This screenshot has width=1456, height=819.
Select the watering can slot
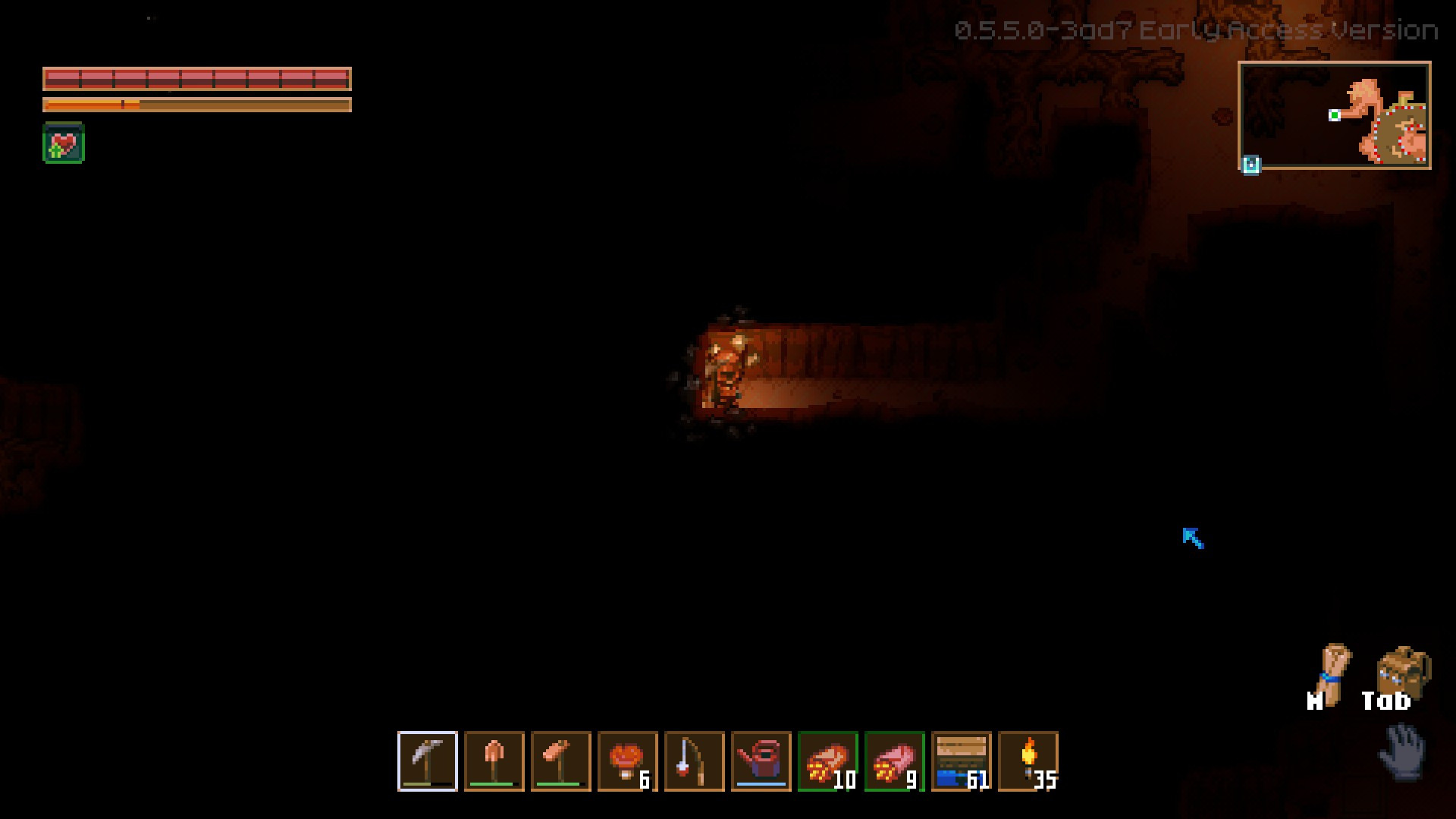(761, 761)
